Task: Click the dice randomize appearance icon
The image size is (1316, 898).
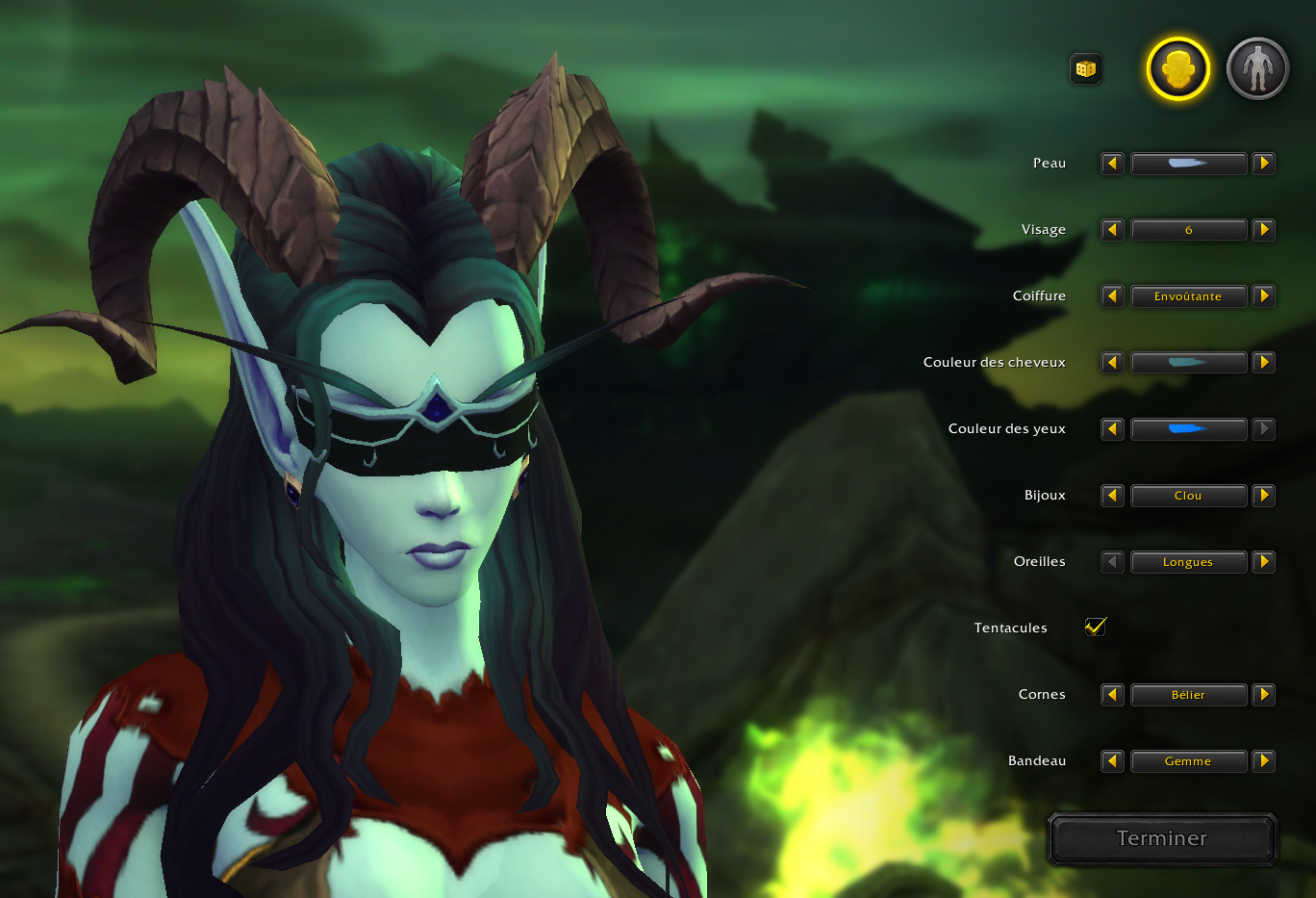Action: point(1085,68)
